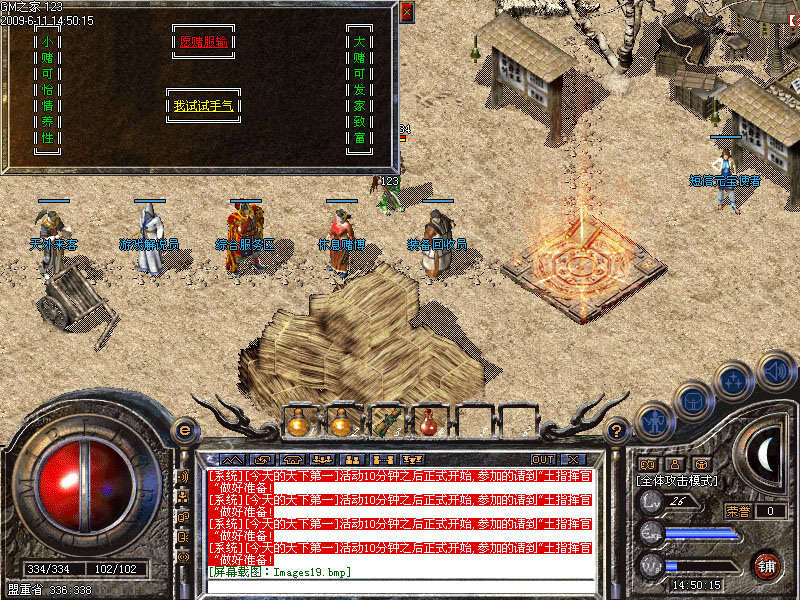Image resolution: width=800 pixels, height=600 pixels.
Task: Click the person icon beside the map icon
Action: (x=674, y=464)
